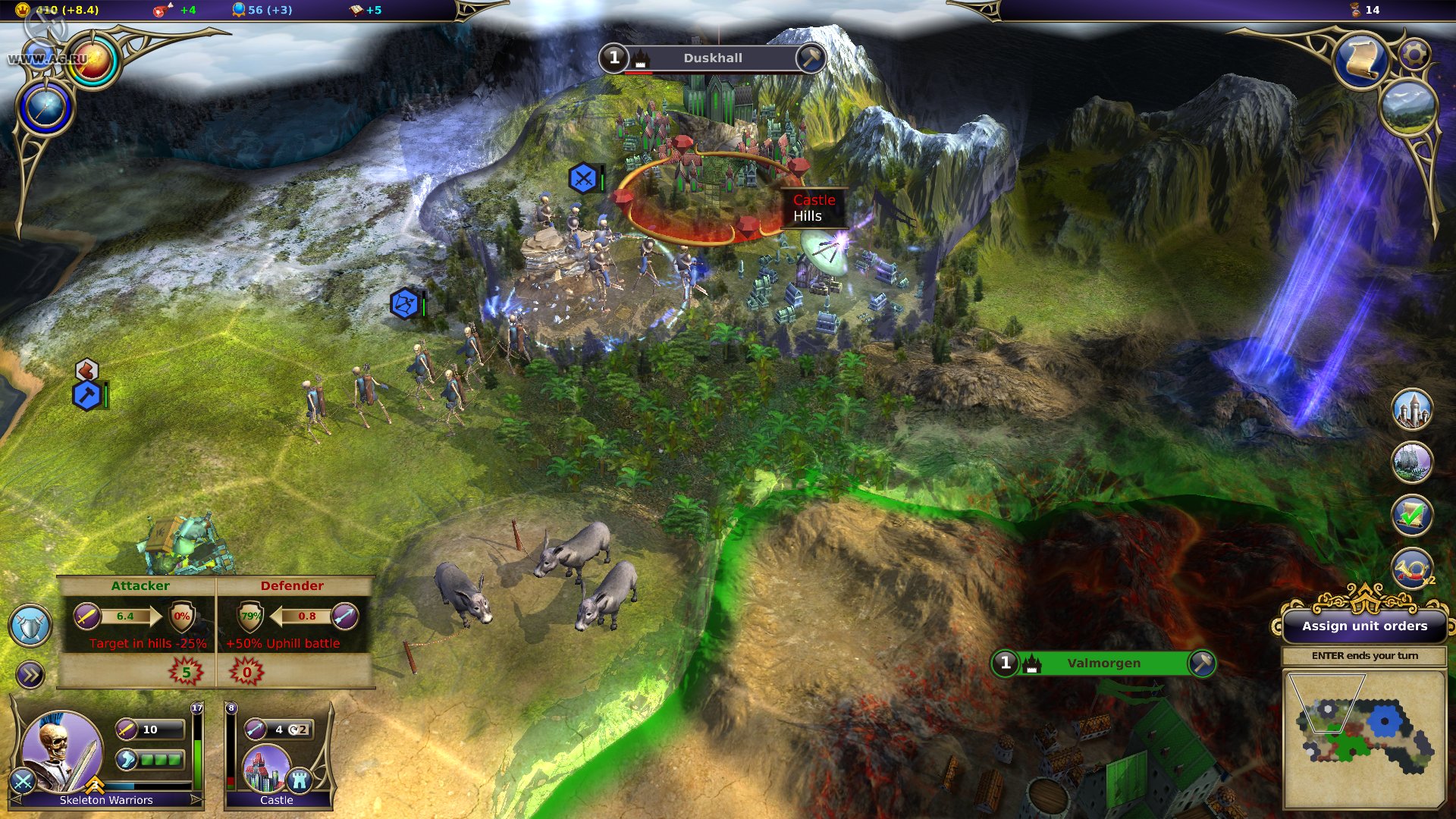Click the shield and swords button
This screenshot has width=1456, height=819.
(x=30, y=626)
